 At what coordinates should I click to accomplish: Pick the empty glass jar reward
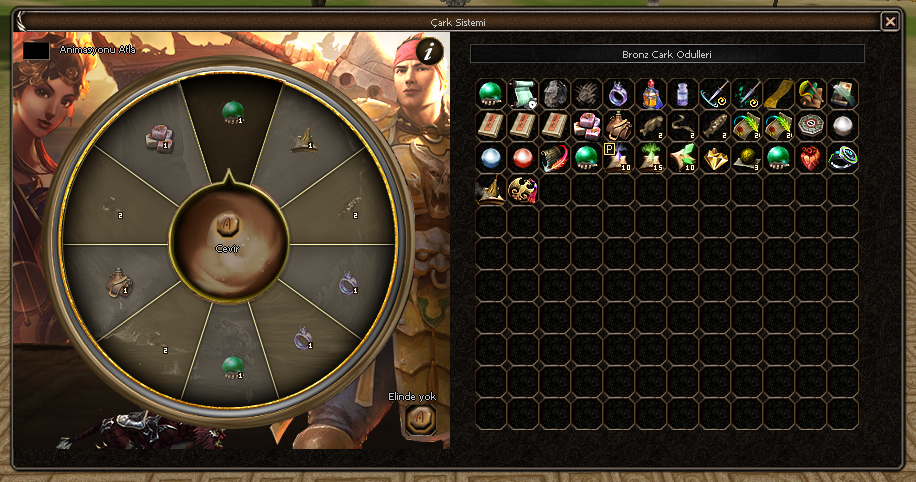pos(683,94)
